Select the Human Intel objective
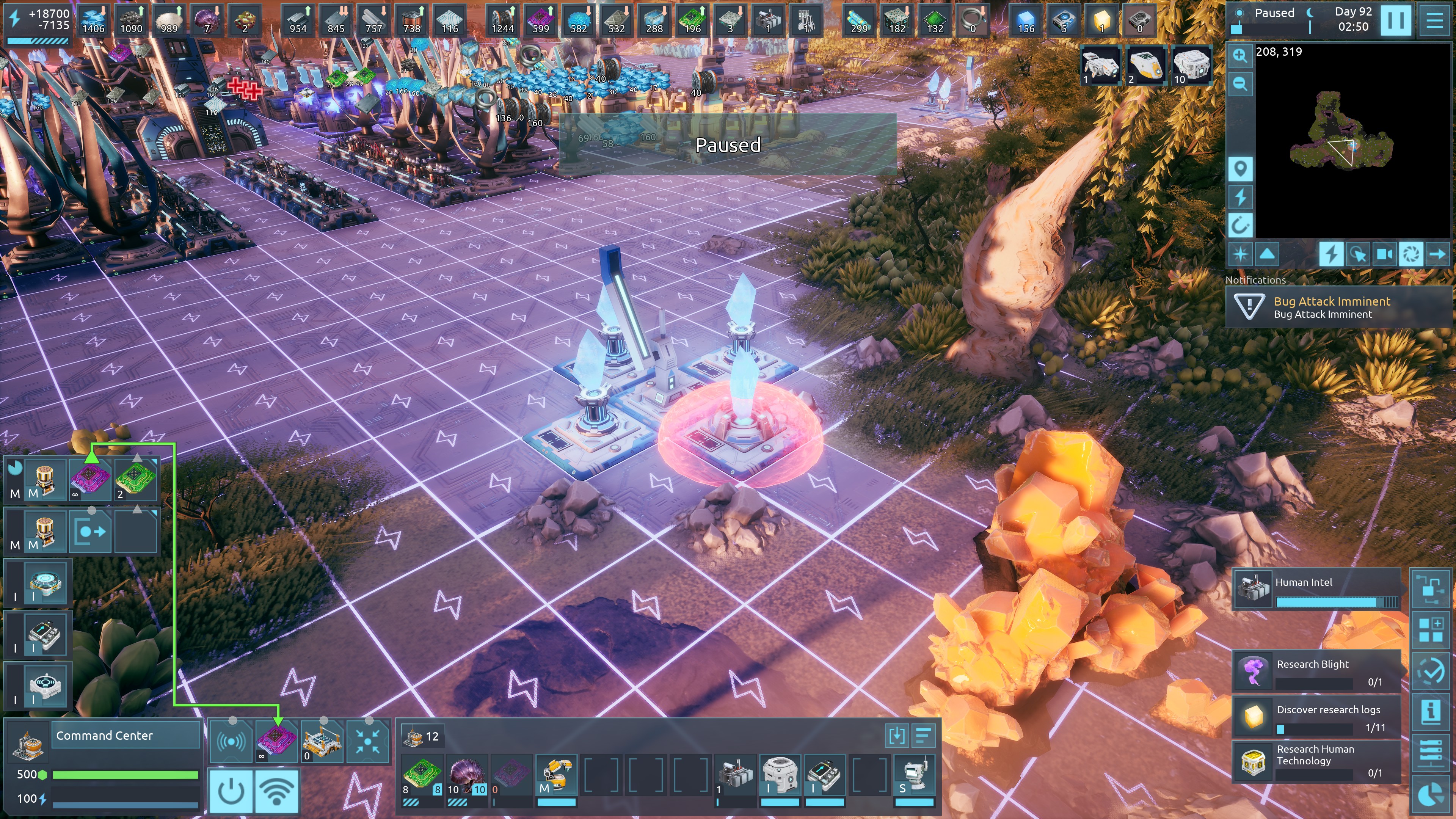 coord(1317,590)
